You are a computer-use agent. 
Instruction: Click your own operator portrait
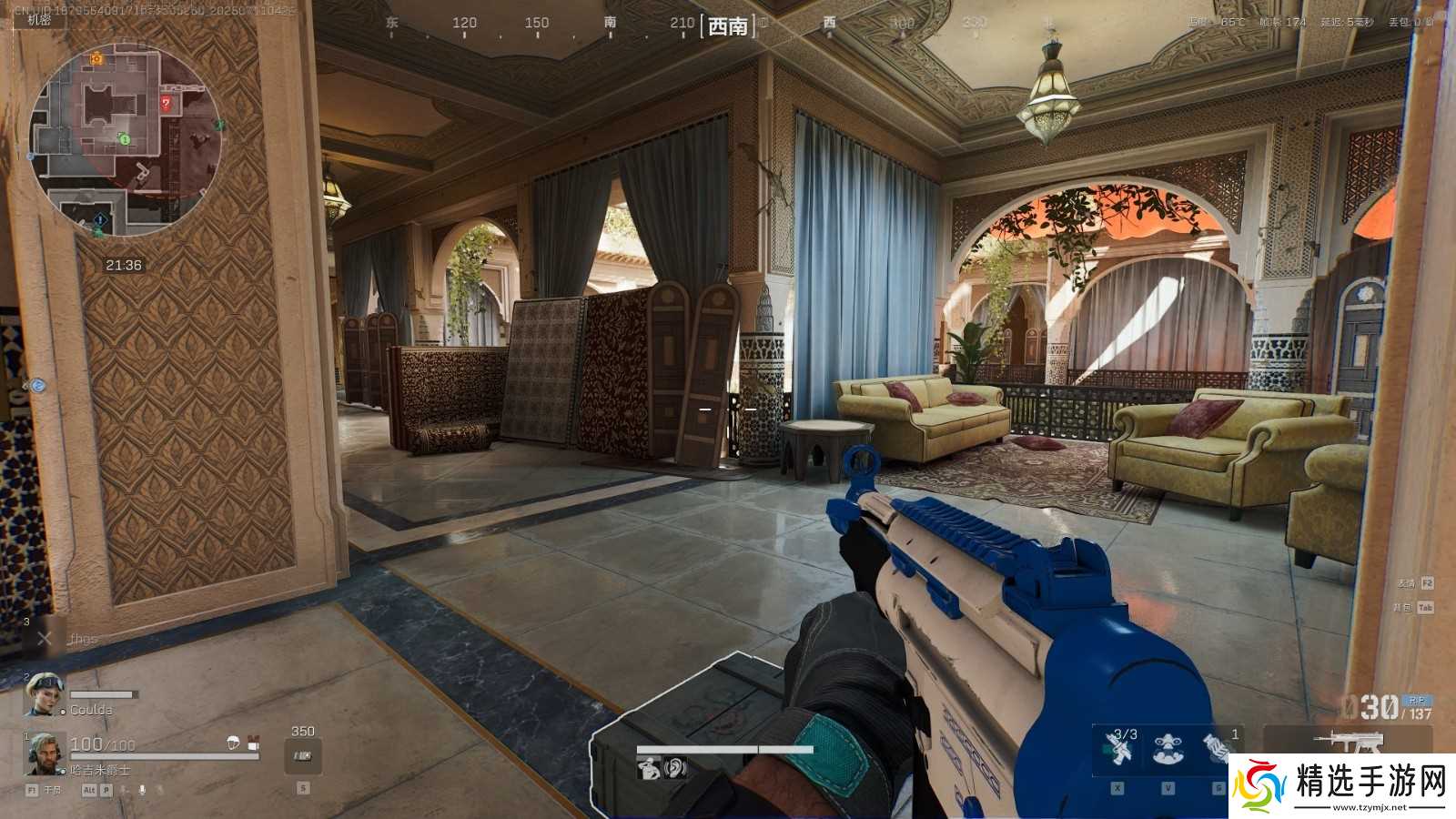point(44,753)
